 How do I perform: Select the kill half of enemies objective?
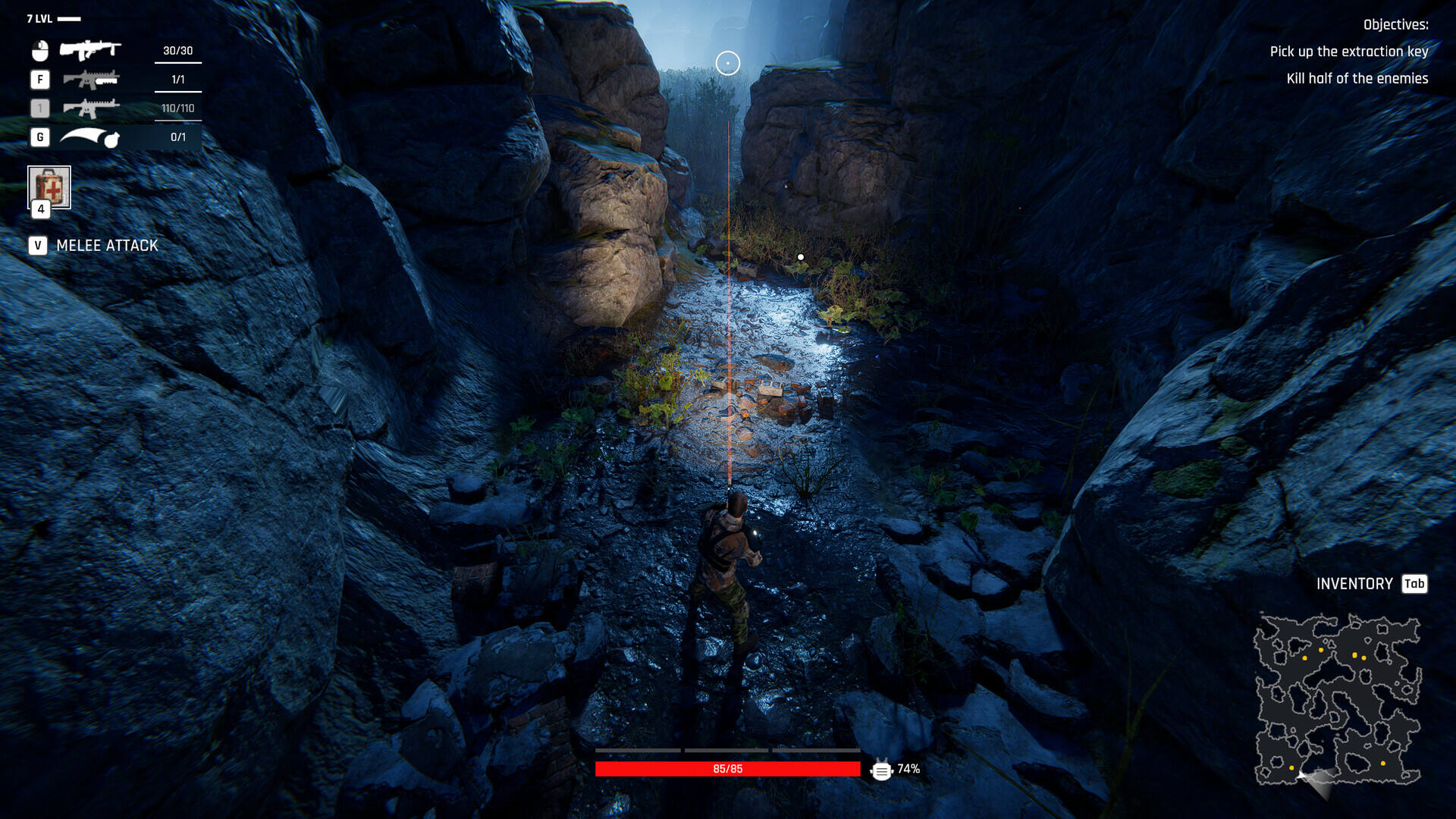1357,79
